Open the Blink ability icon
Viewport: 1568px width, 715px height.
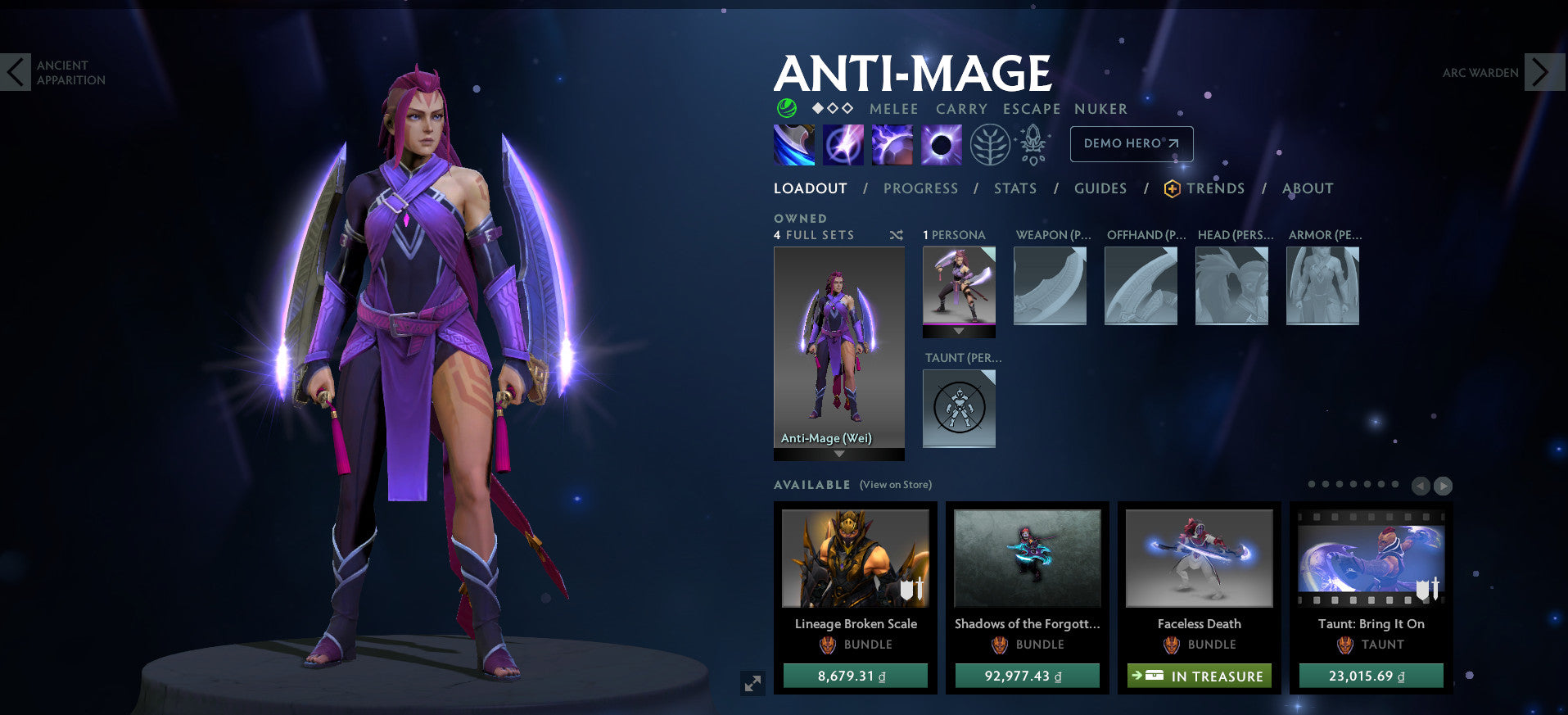pos(843,144)
